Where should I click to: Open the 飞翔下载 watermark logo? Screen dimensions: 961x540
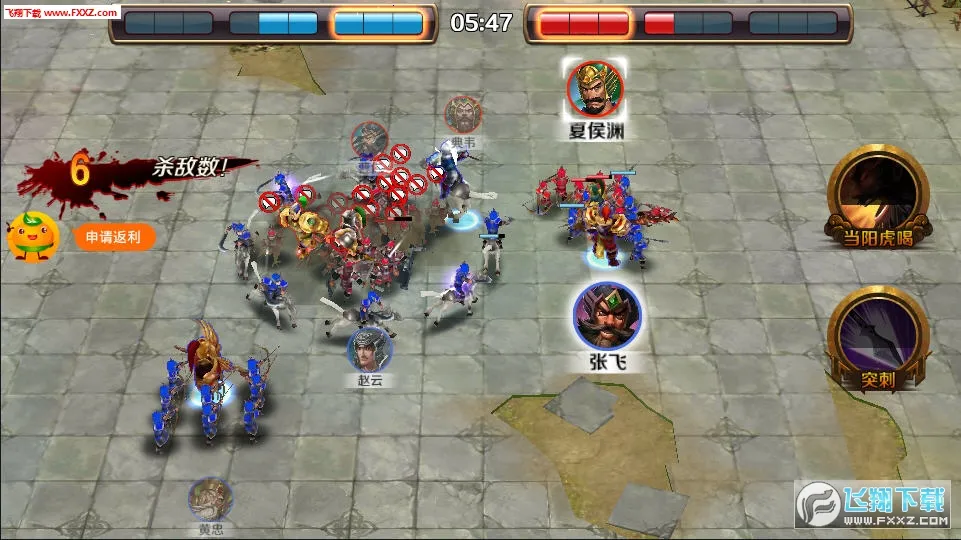(872, 505)
